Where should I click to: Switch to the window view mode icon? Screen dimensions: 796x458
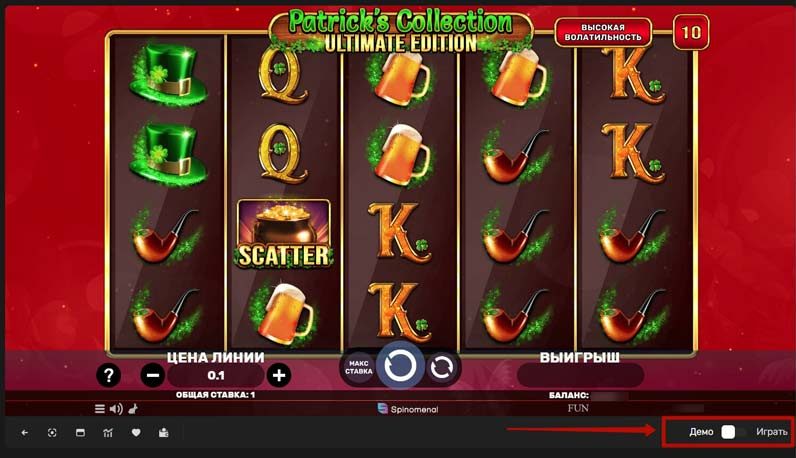tap(80, 432)
